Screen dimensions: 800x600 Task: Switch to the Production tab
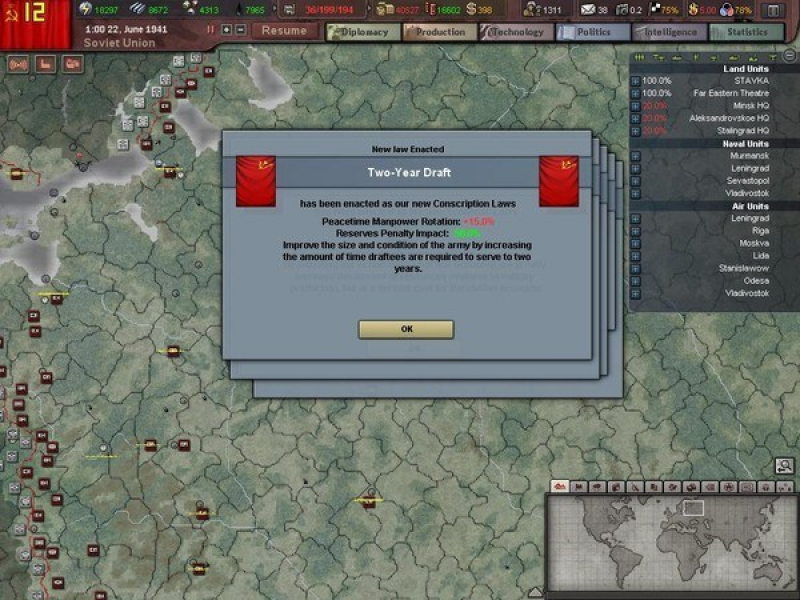coord(440,32)
